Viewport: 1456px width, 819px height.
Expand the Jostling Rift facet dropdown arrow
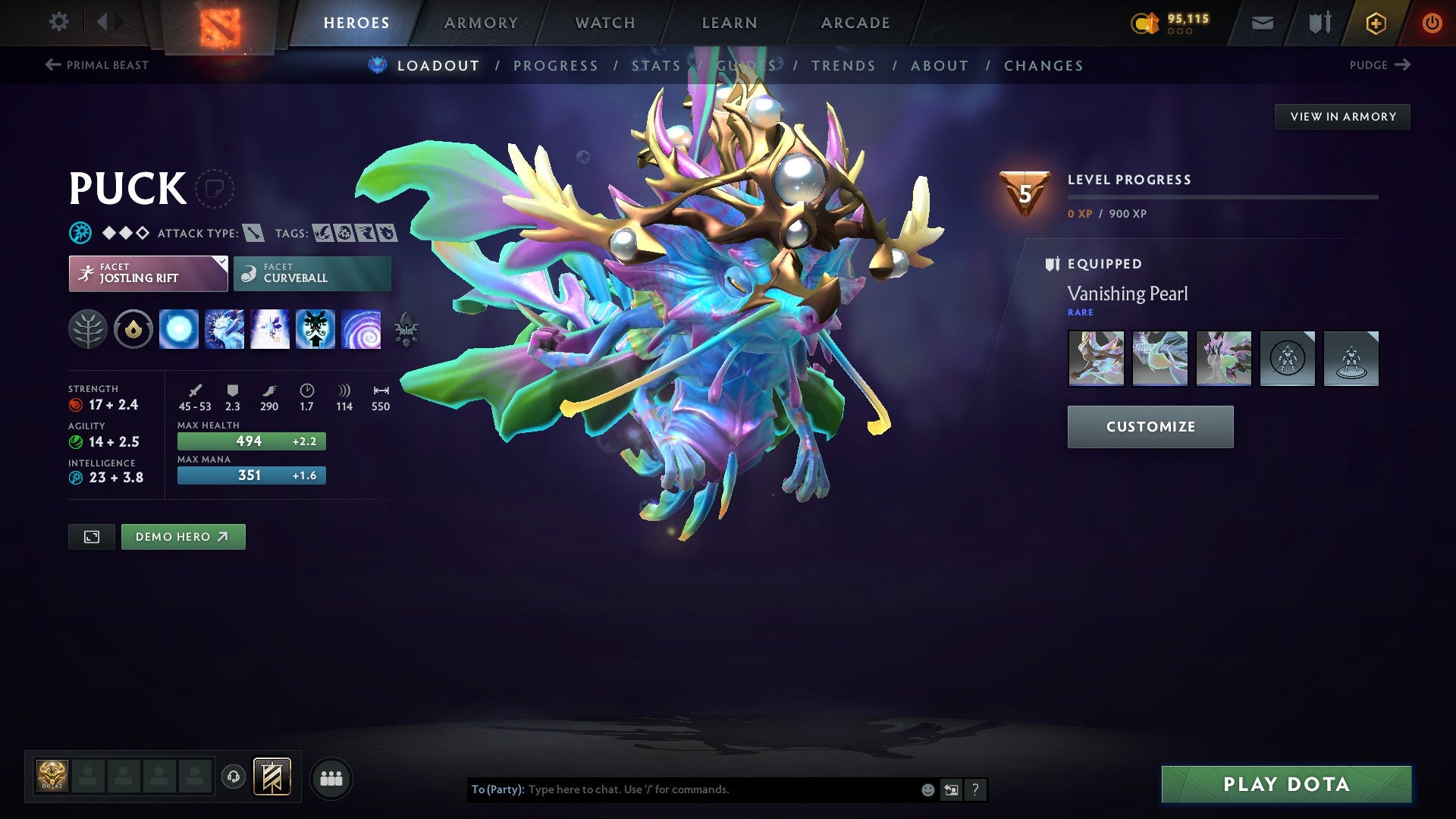221,263
